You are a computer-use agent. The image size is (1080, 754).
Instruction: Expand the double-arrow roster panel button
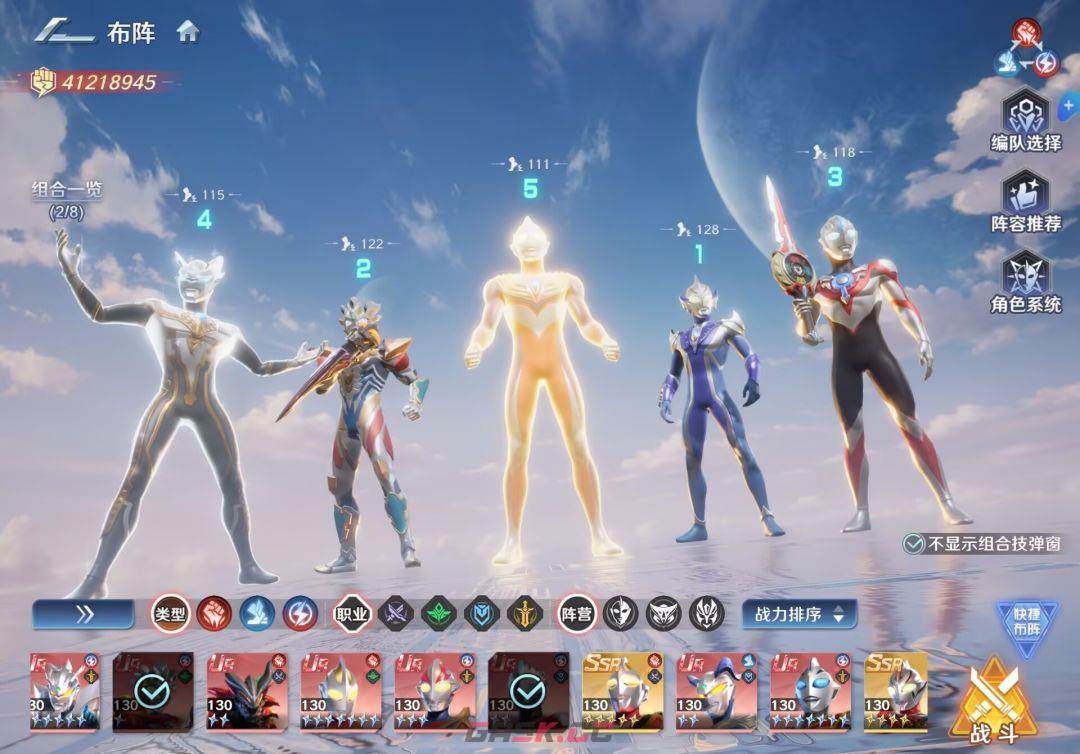click(83, 614)
